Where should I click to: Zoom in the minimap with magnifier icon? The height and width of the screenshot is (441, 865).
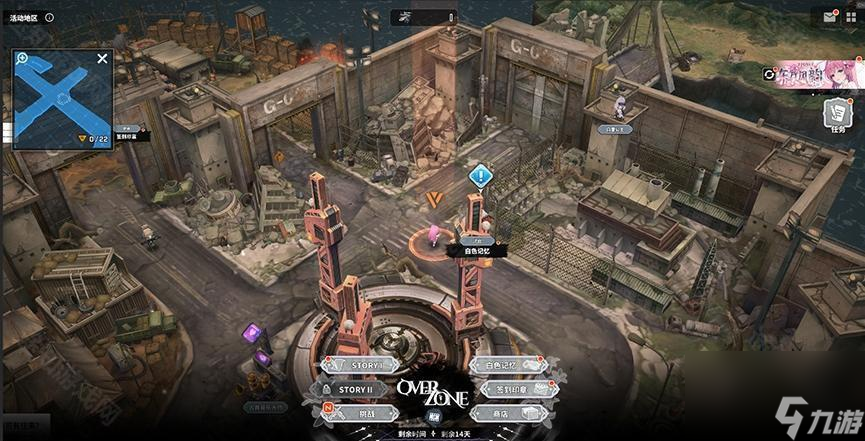point(22,61)
